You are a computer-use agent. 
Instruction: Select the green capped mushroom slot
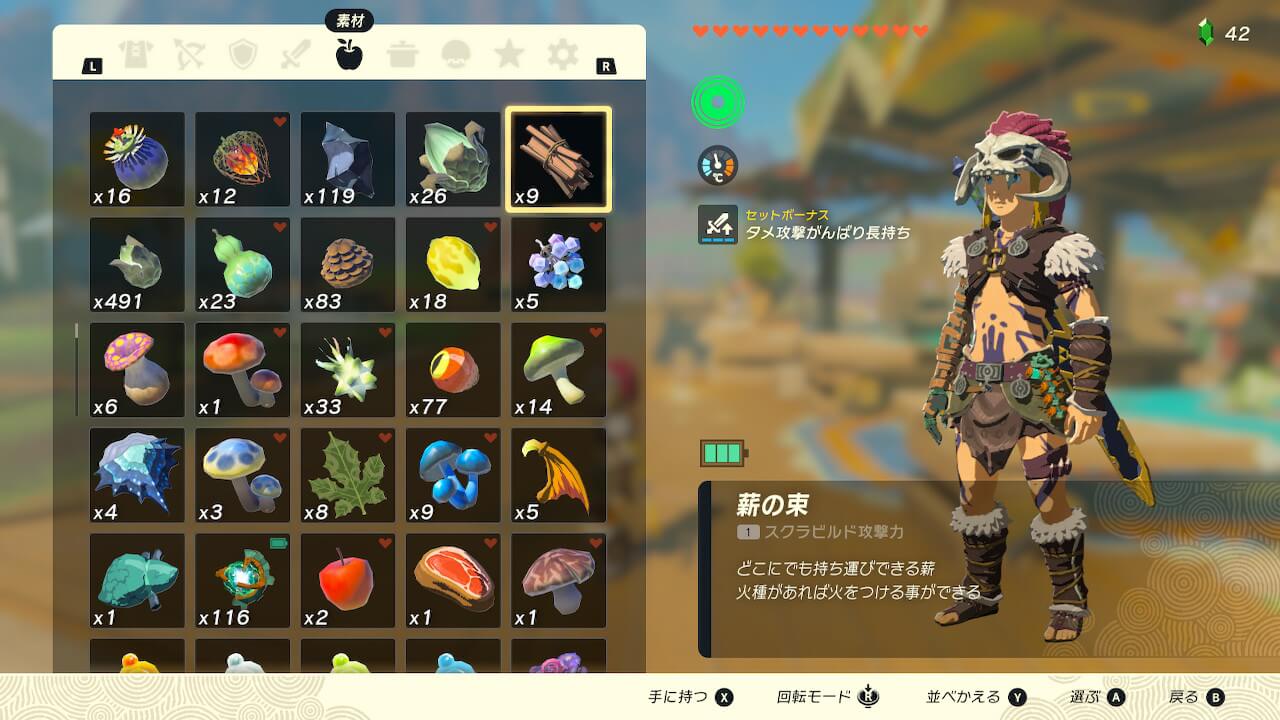pyautogui.click(x=558, y=370)
